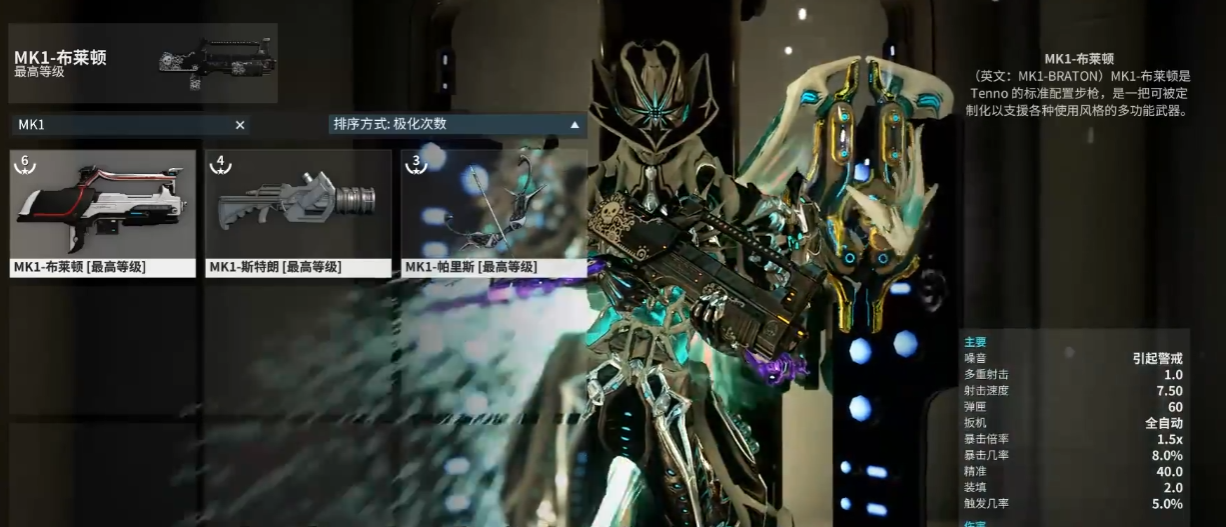1226x527 pixels.
Task: Clear the MK1 search text
Action: [x=240, y=125]
